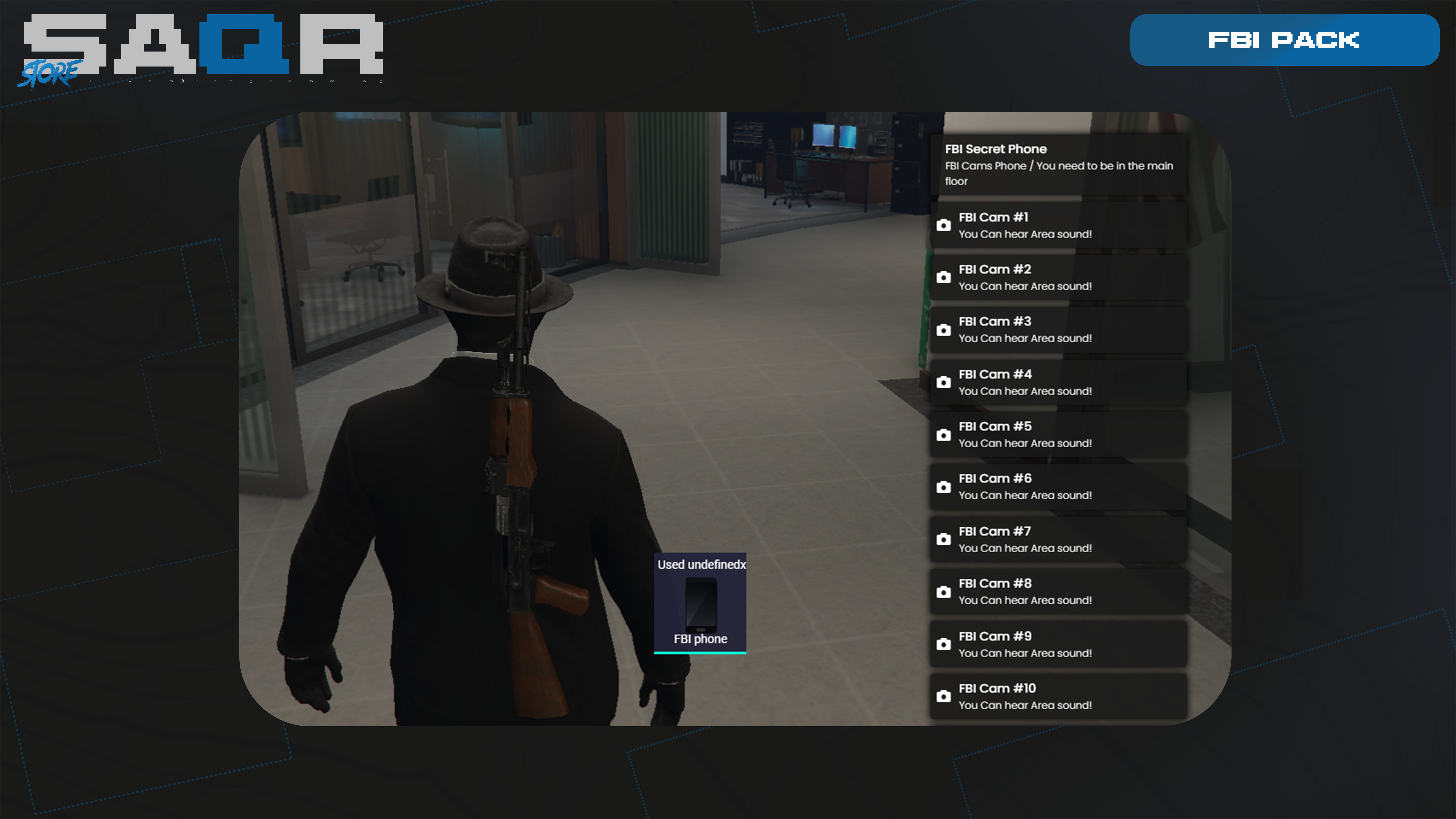1456x819 pixels.
Task: Open FBI Cam #8 viewer
Action: (1057, 592)
